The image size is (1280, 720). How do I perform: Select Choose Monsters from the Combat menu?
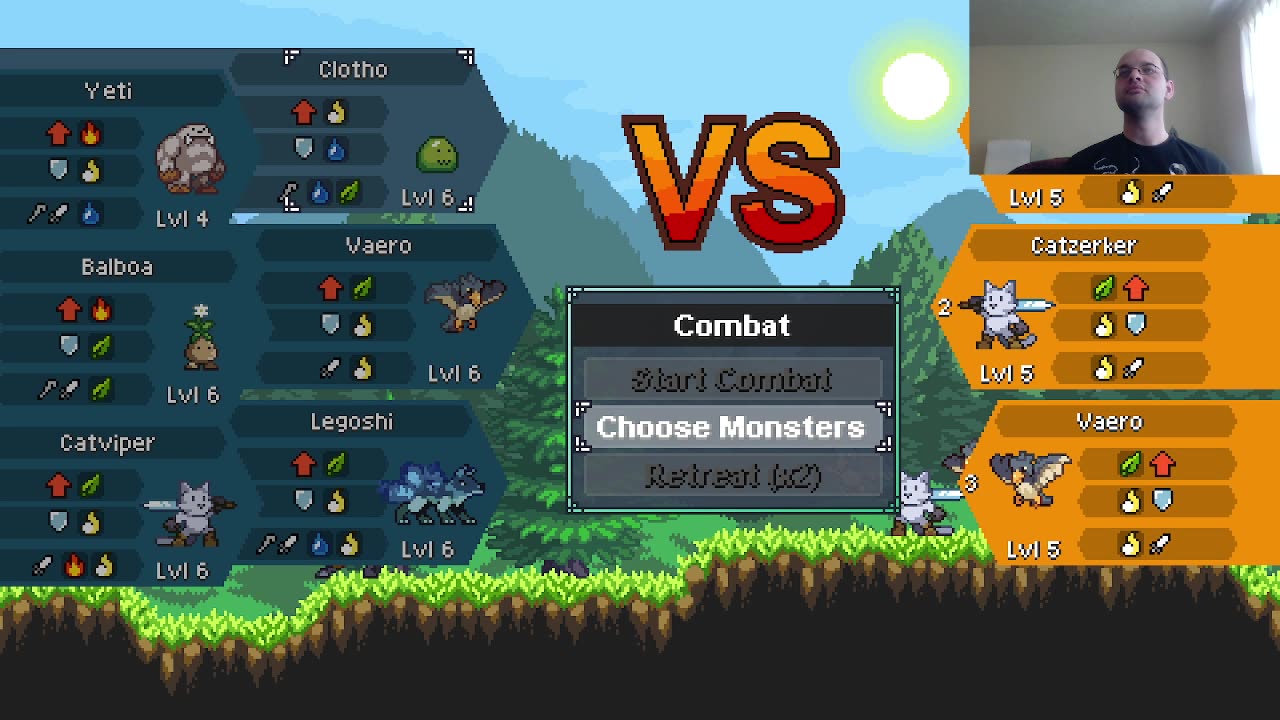point(731,428)
